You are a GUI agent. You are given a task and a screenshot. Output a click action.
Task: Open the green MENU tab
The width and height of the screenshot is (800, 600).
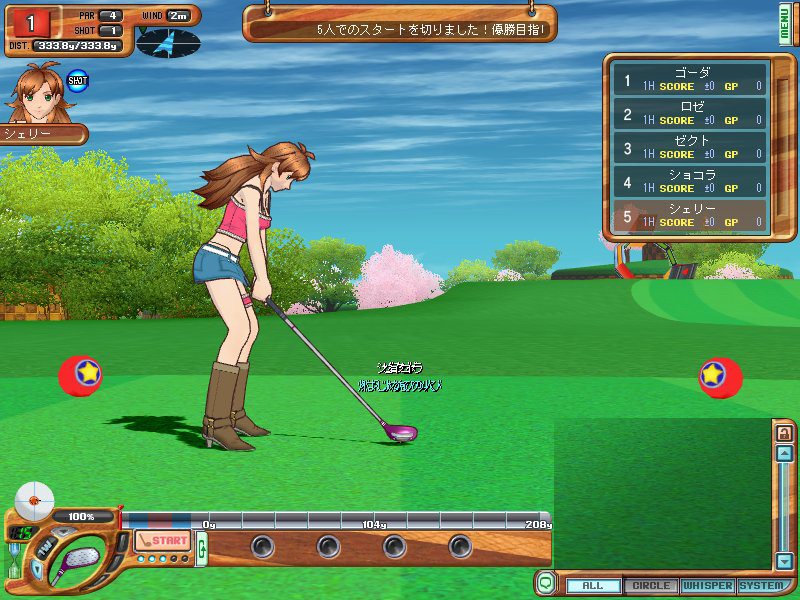tap(786, 22)
